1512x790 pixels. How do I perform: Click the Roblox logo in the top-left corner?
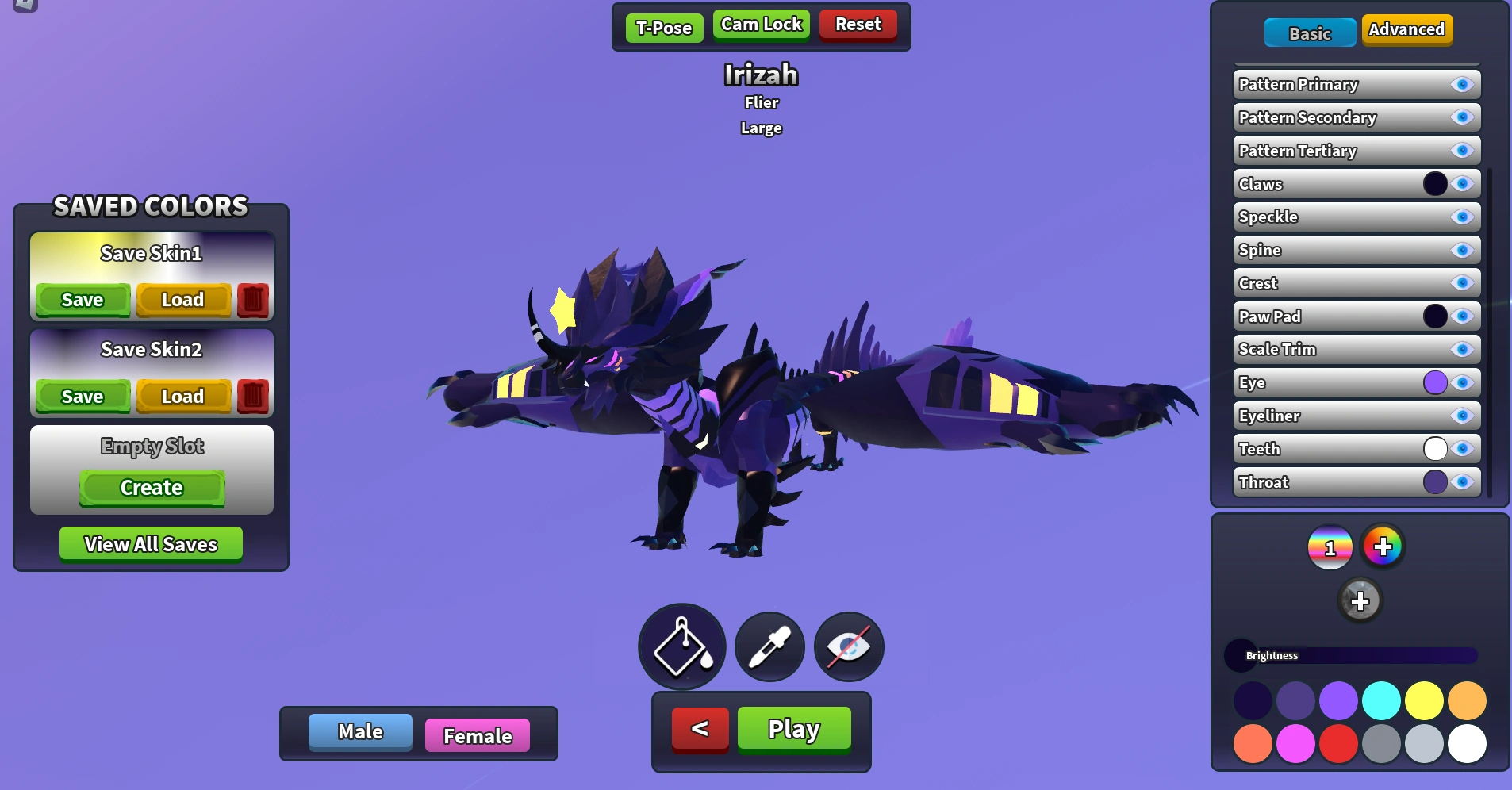[26, 6]
